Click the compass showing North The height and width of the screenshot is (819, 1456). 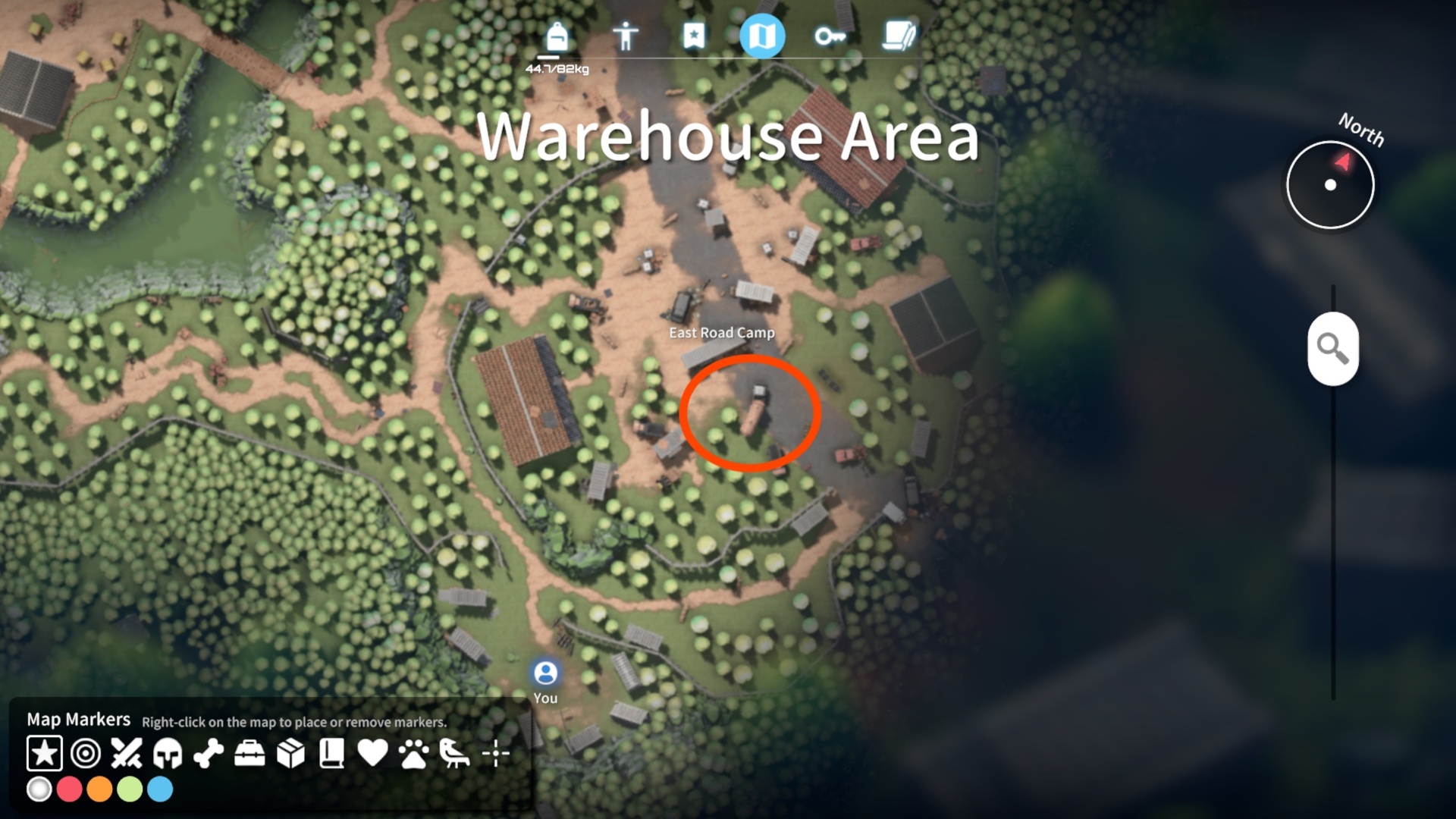(x=1330, y=184)
